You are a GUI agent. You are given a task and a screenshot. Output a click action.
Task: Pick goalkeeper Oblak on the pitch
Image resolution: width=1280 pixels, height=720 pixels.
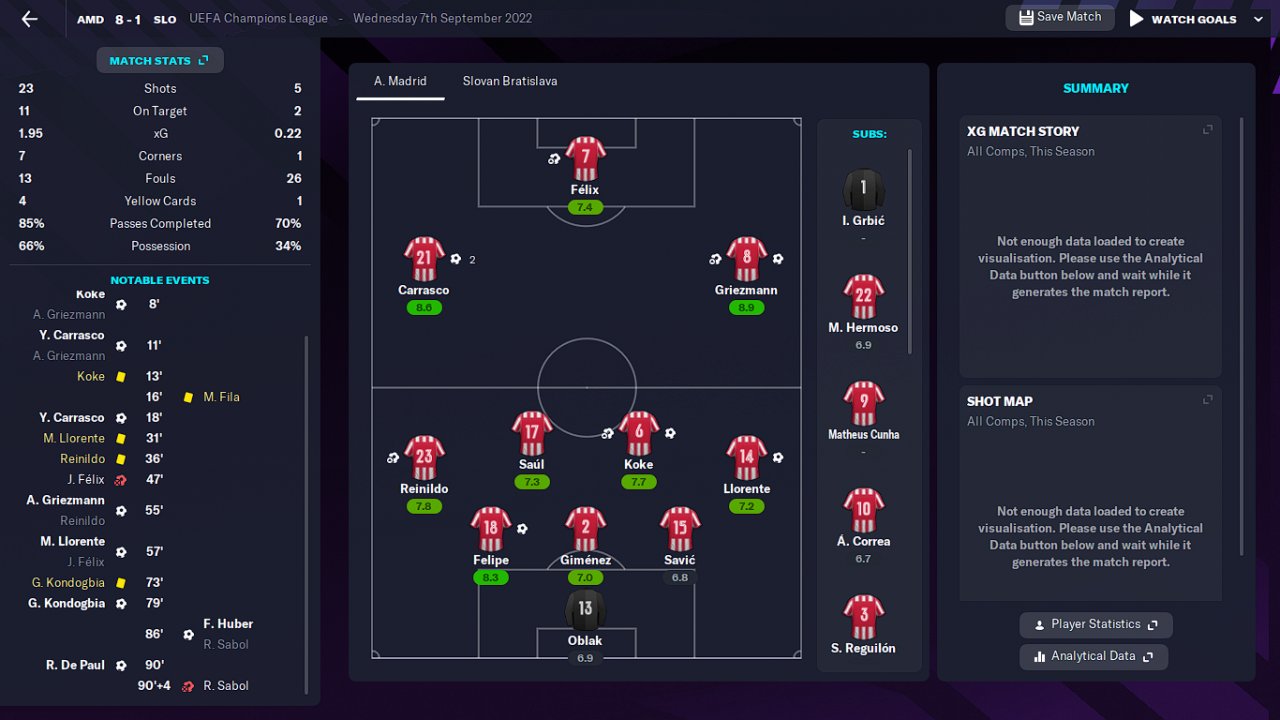(x=585, y=611)
